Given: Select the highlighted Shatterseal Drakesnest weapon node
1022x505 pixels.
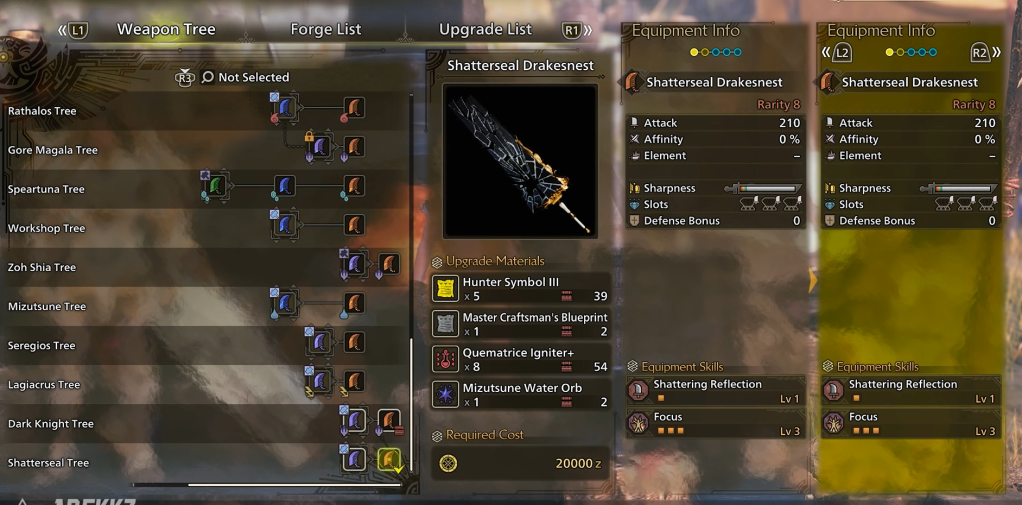Looking at the screenshot, I should pos(388,459).
